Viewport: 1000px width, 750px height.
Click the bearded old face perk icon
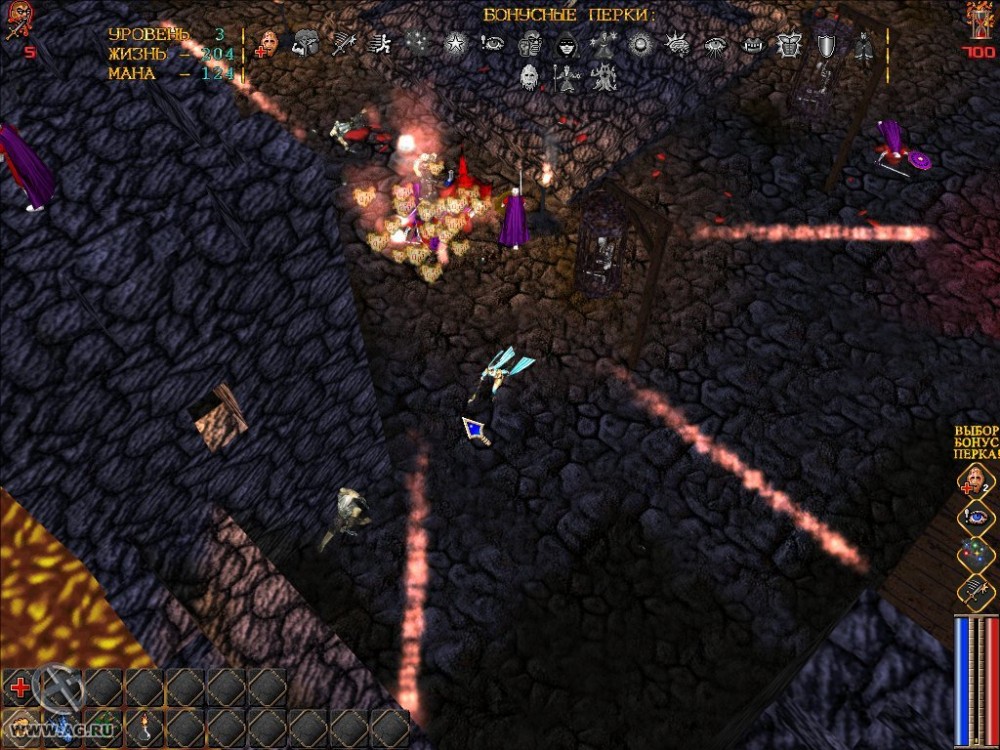[530, 77]
